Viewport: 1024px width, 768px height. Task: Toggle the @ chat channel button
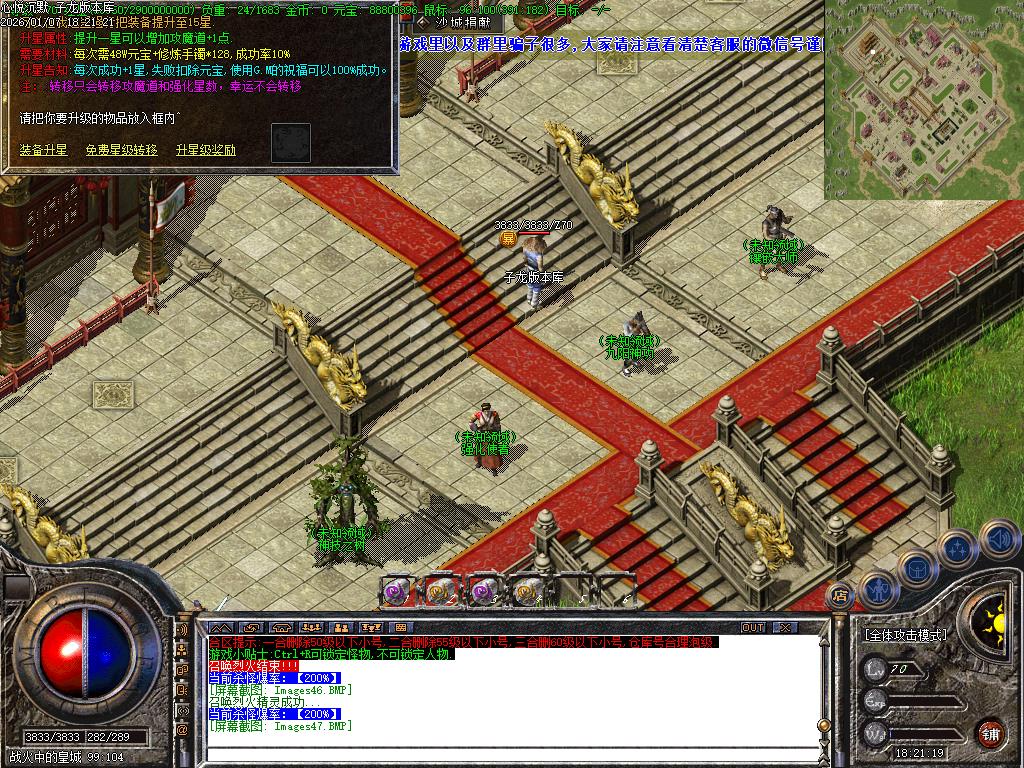[183, 730]
